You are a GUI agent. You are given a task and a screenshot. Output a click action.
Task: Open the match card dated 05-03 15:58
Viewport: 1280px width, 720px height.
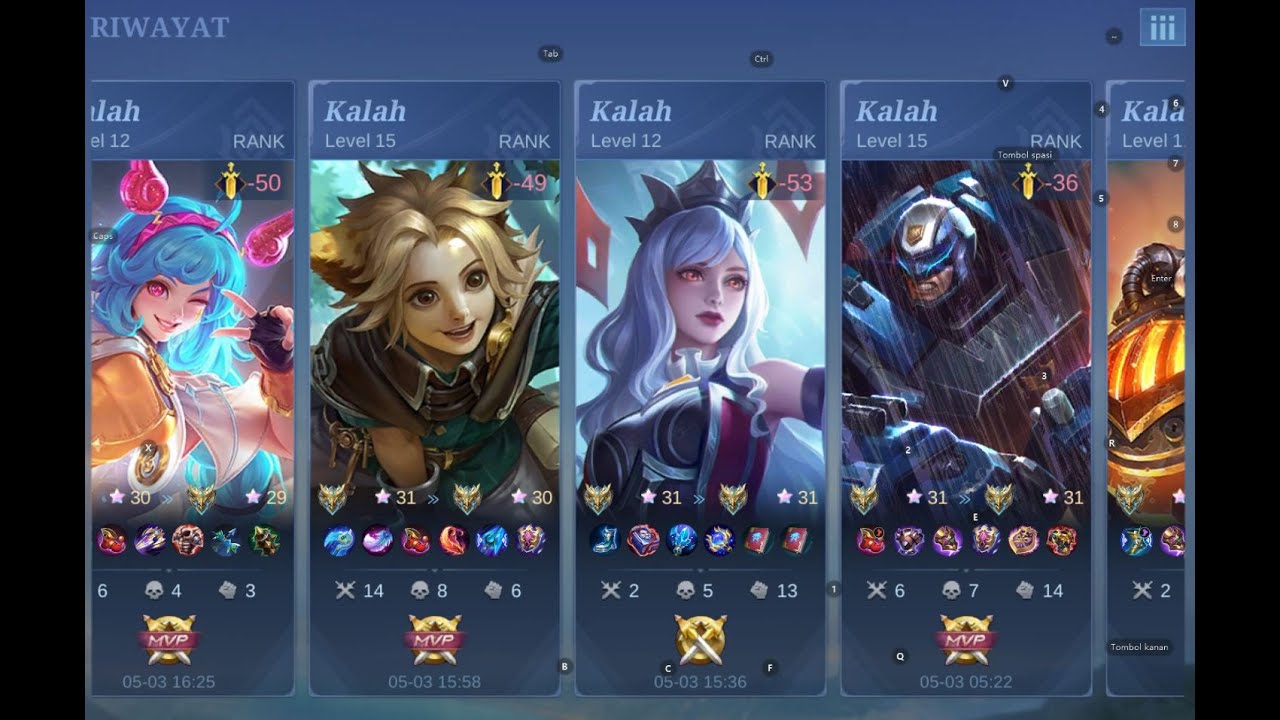tap(434, 388)
